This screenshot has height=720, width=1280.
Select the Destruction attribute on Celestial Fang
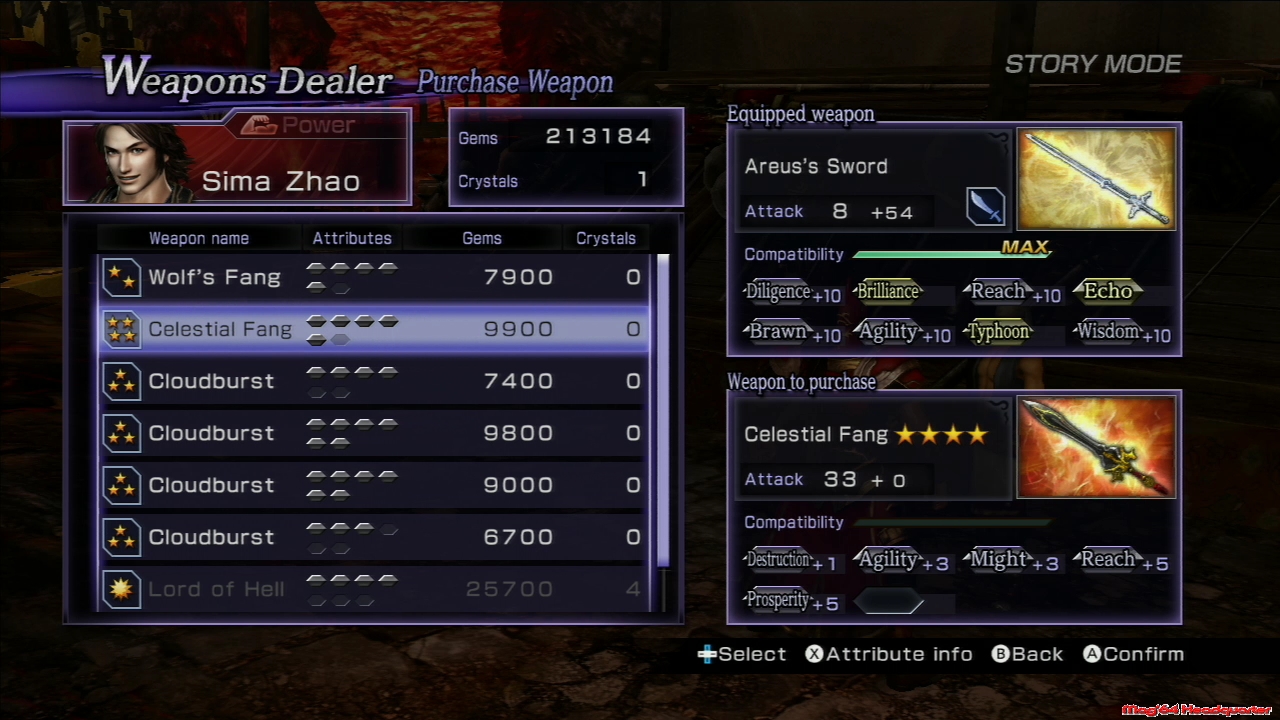tap(778, 560)
